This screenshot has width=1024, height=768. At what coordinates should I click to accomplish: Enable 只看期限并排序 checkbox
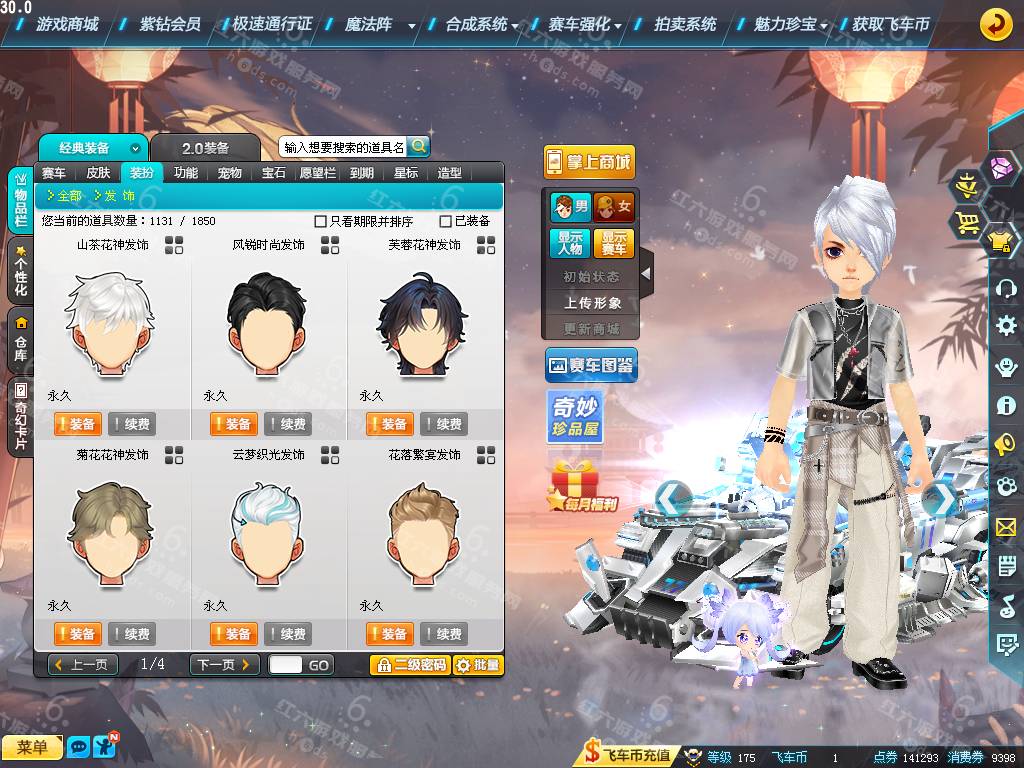tap(321, 221)
